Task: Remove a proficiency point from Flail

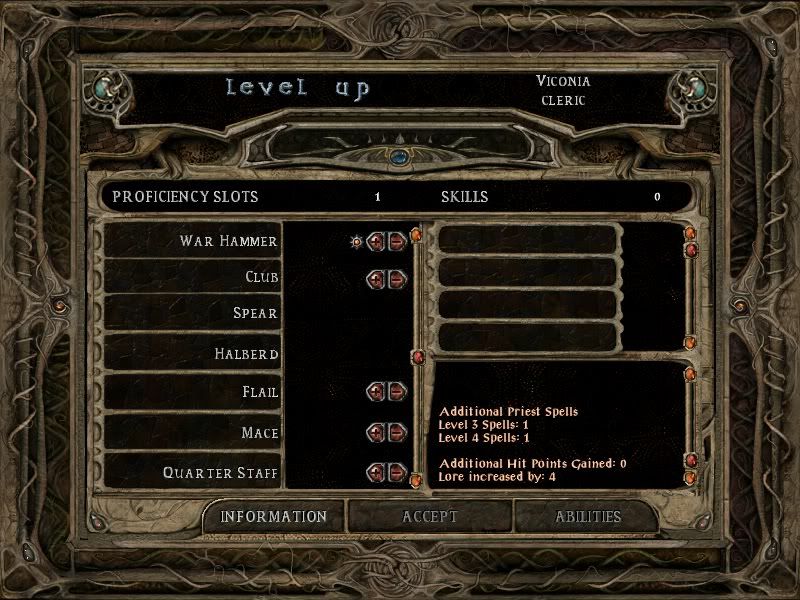Action: point(397,391)
